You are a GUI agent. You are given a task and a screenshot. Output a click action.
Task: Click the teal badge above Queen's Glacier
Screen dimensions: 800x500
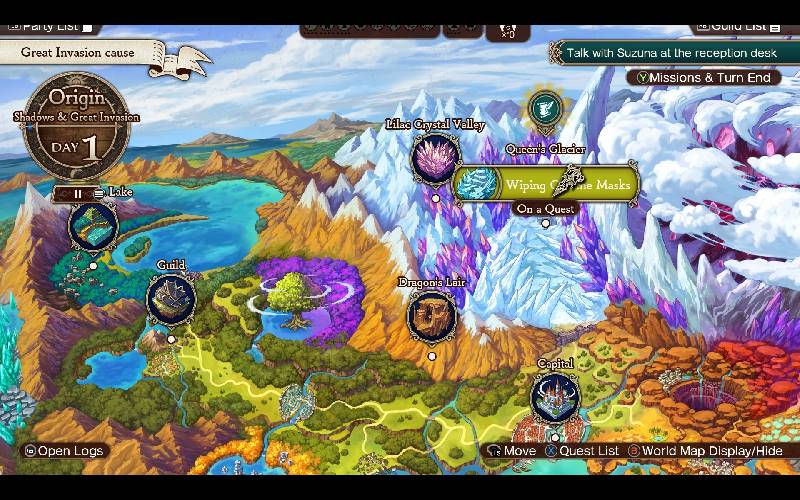click(545, 108)
